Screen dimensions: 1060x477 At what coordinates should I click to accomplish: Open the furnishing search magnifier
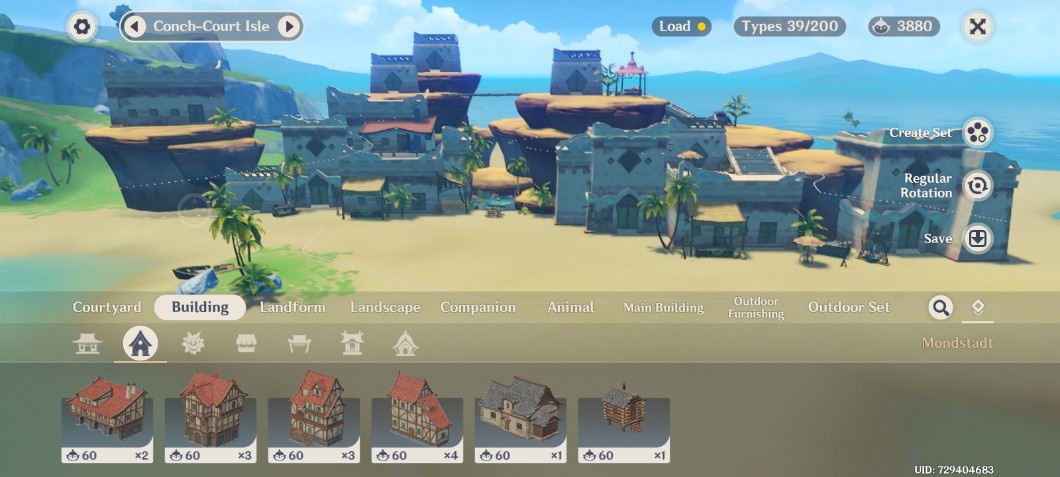click(940, 307)
